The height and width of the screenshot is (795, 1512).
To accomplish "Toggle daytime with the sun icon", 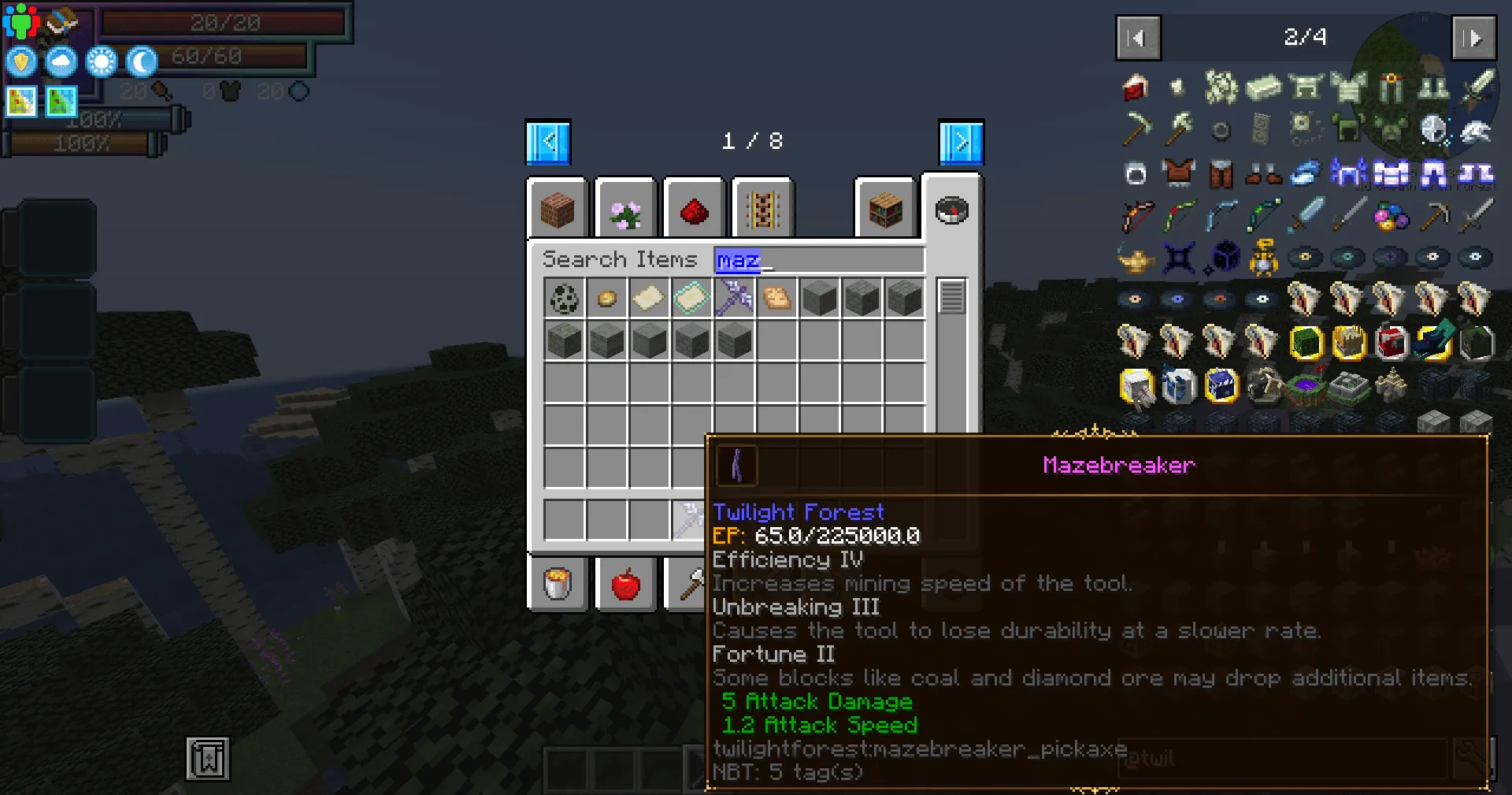I will [101, 61].
